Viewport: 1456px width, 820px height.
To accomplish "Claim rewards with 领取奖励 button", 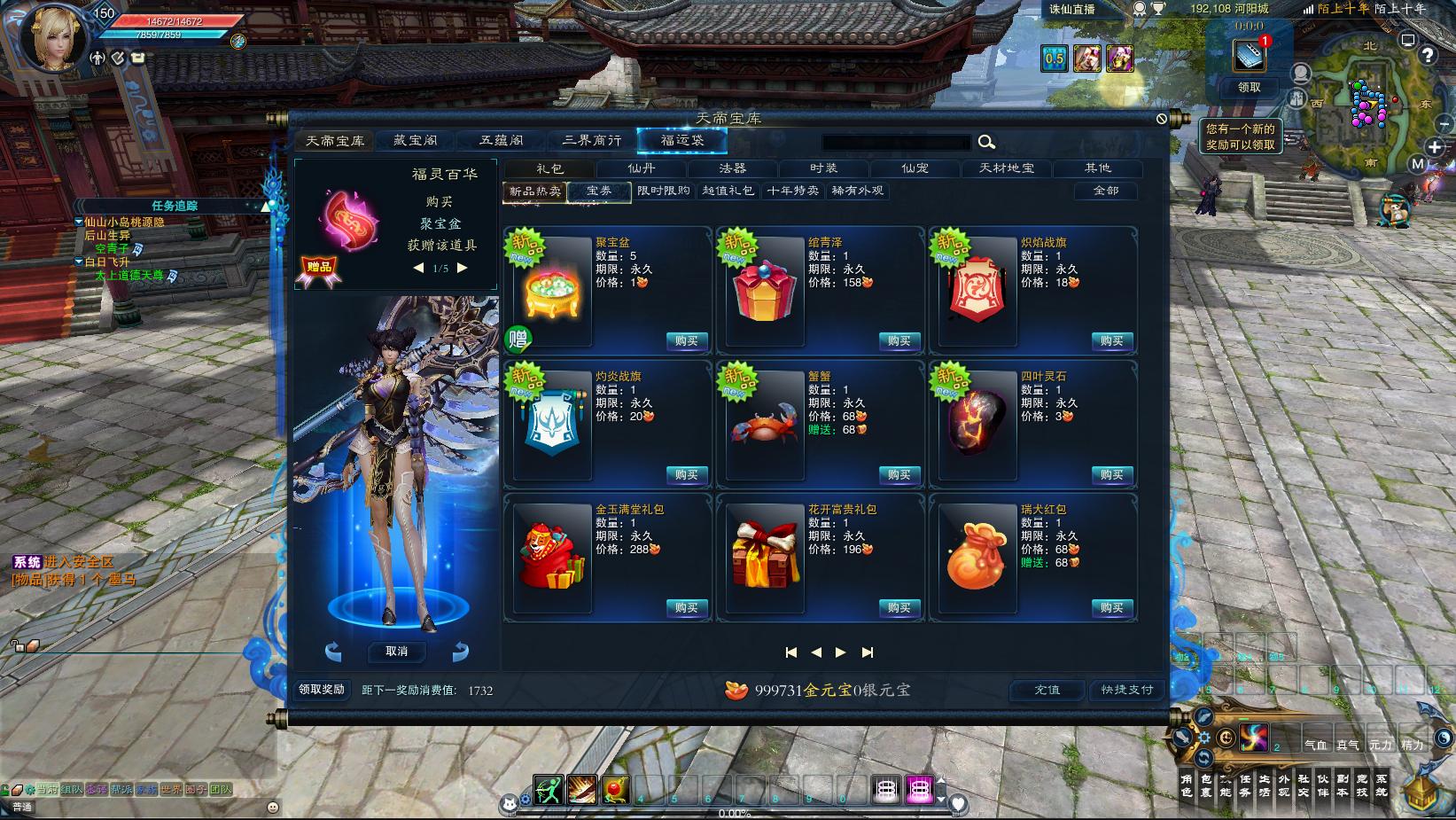I will [x=321, y=690].
